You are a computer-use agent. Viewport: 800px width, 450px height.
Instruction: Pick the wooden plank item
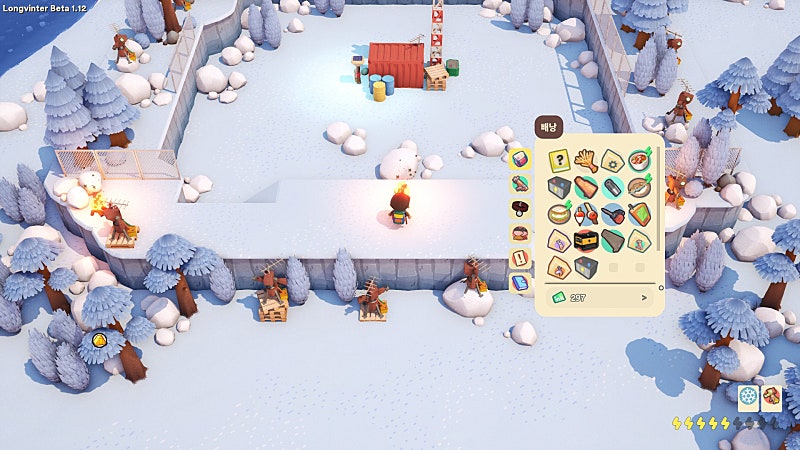coord(586,187)
